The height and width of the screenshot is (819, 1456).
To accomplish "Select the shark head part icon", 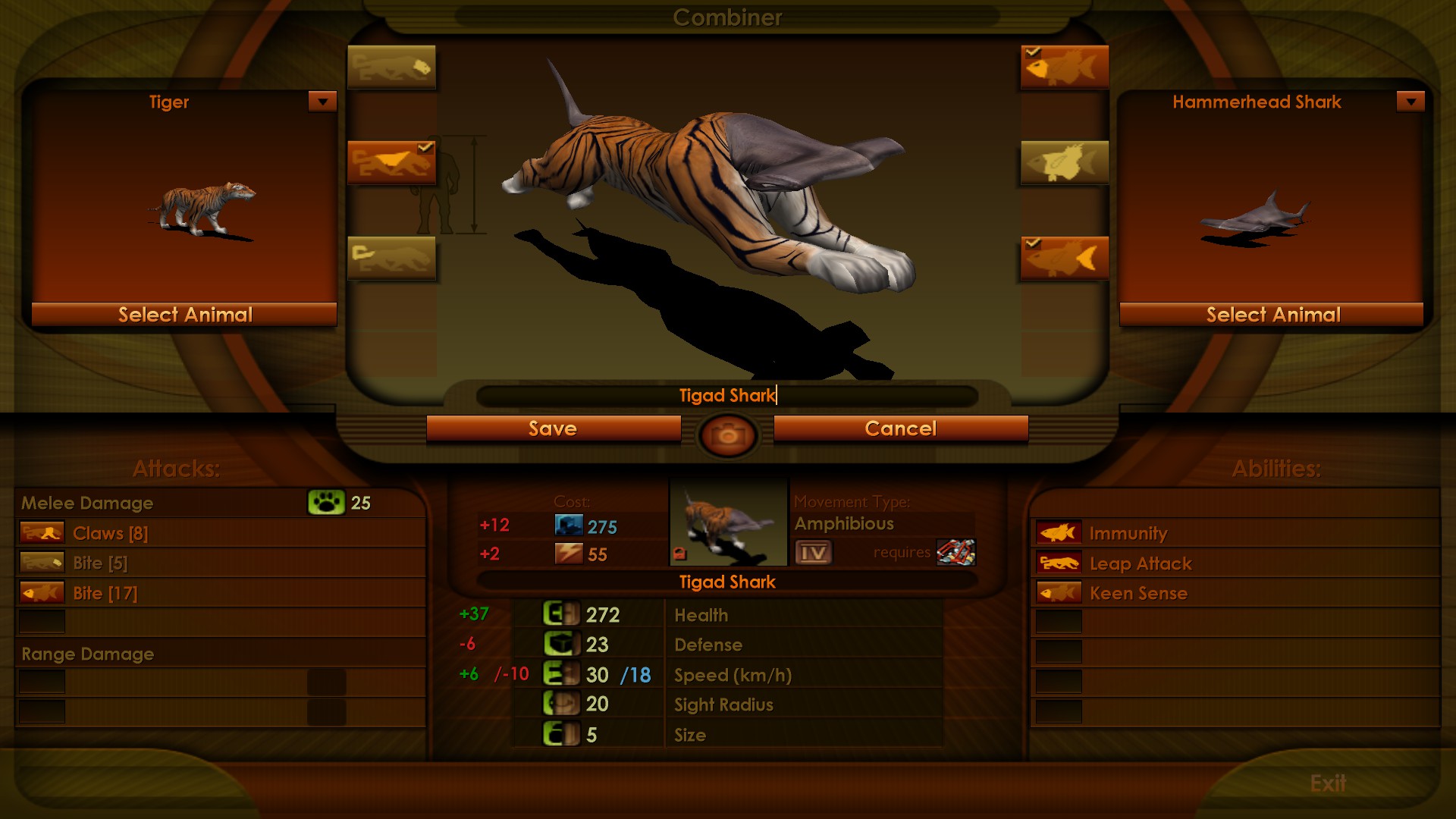I will point(1064,67).
